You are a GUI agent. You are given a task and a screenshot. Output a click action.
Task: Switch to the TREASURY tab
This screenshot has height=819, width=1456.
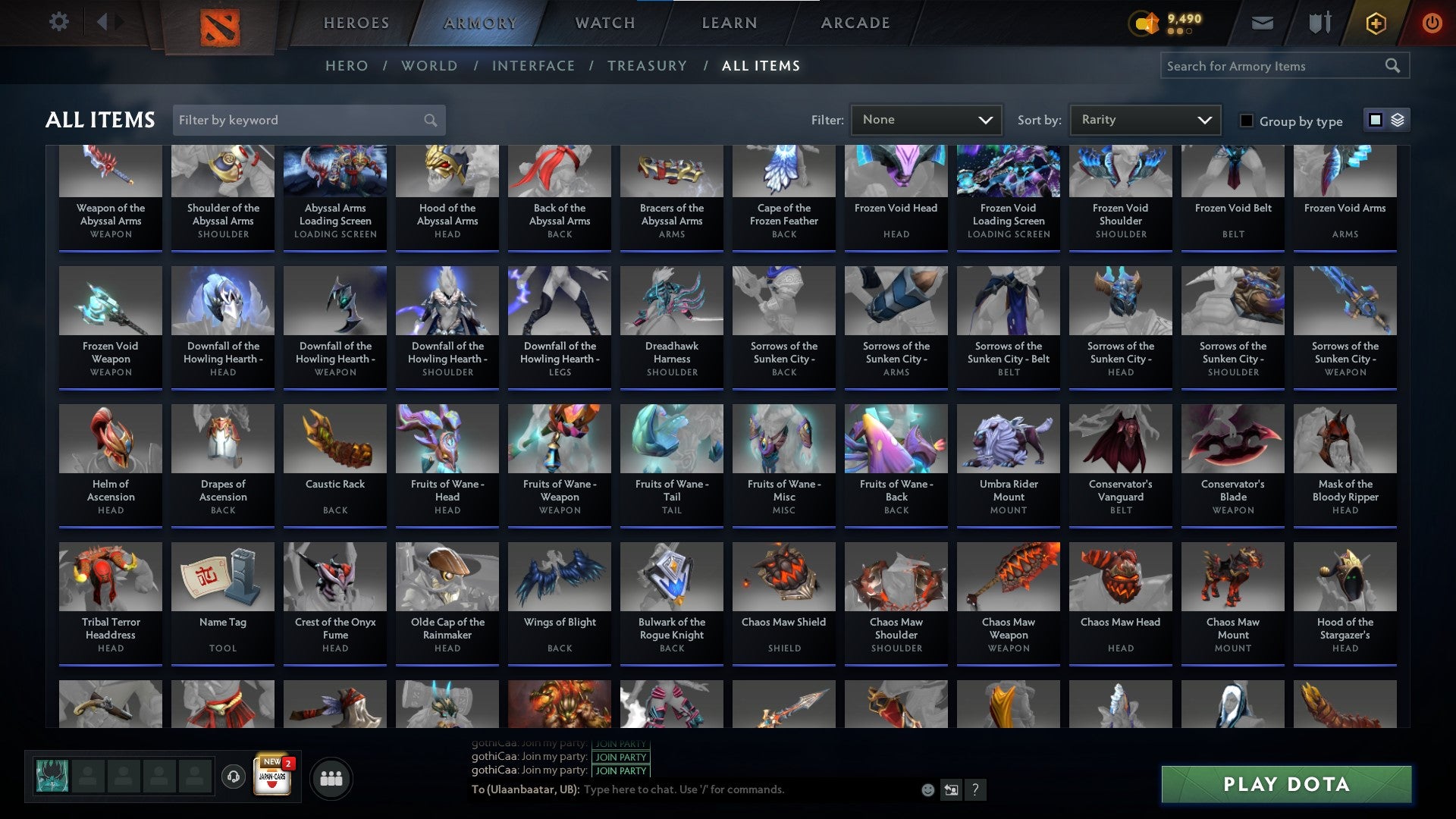click(x=648, y=66)
